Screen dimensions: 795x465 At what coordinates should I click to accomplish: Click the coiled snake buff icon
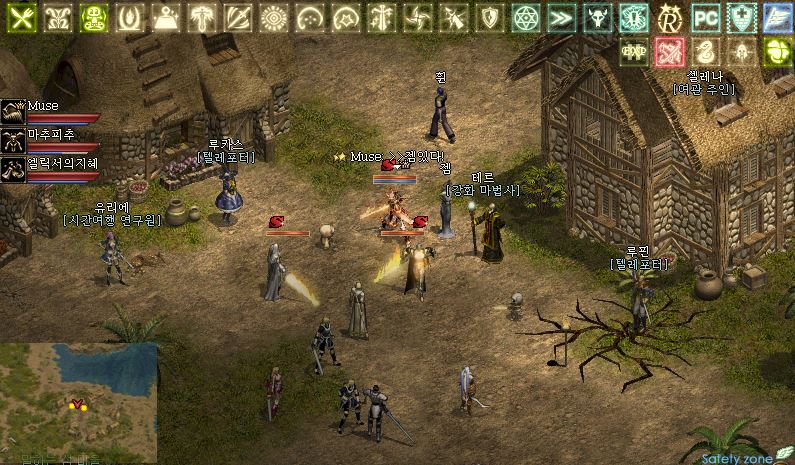[x=706, y=51]
